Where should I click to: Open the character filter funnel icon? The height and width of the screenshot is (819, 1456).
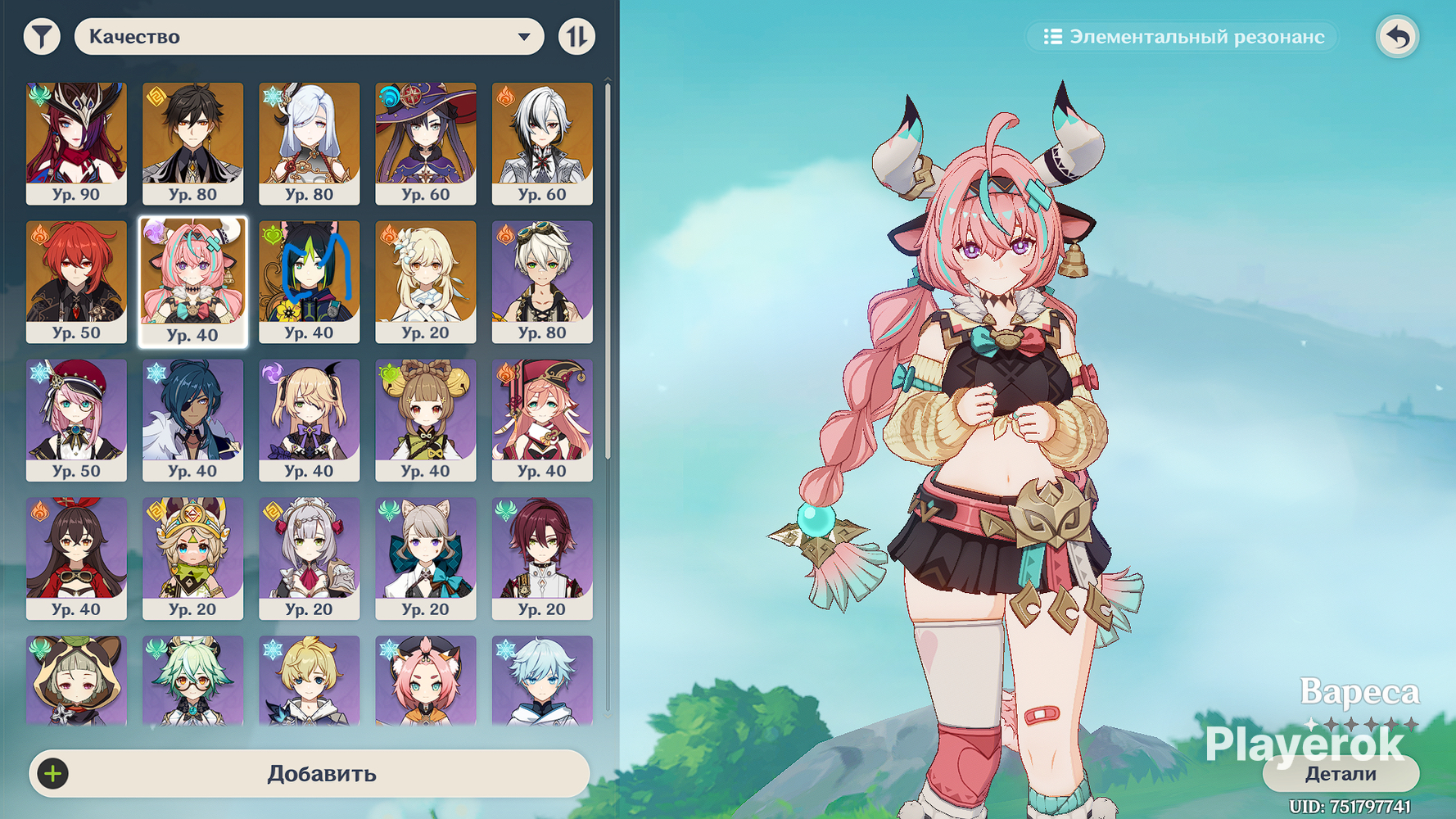(x=42, y=37)
